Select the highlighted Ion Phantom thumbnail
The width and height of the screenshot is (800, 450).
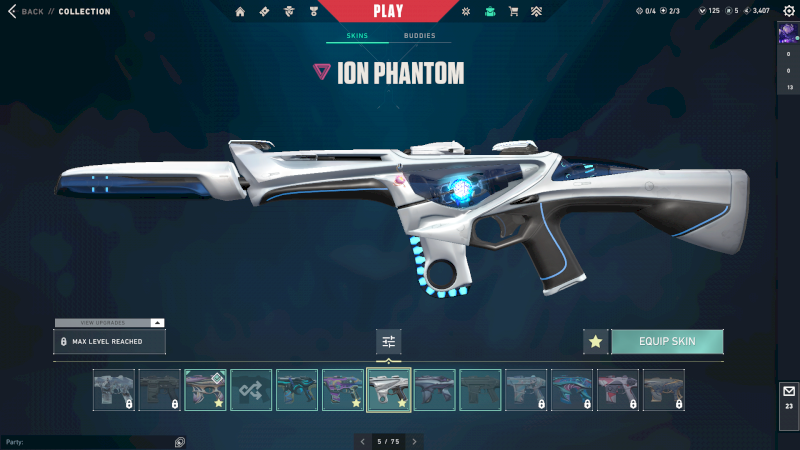[x=389, y=389]
